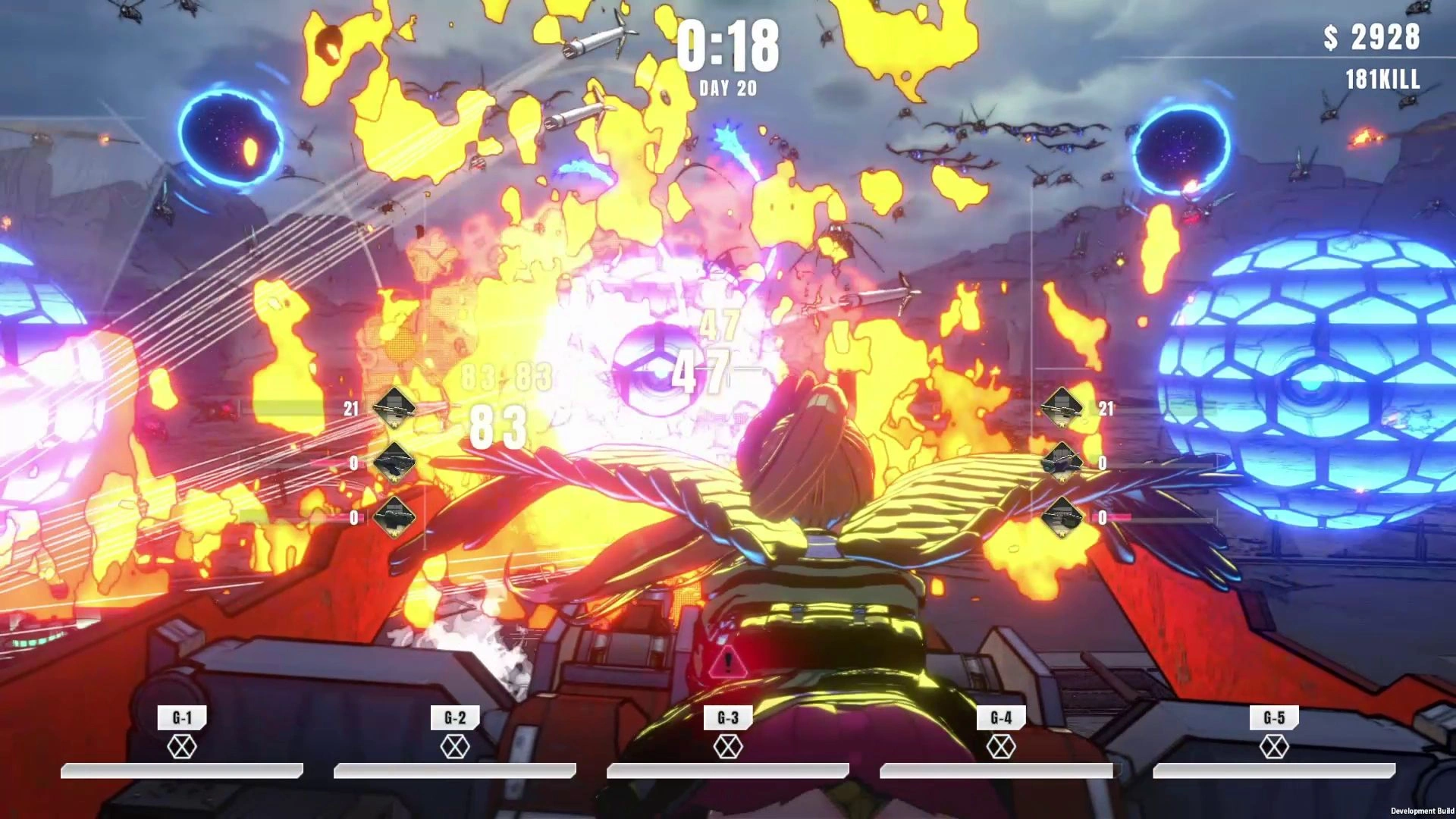Switch to the G-4 gun slot

point(1001,718)
